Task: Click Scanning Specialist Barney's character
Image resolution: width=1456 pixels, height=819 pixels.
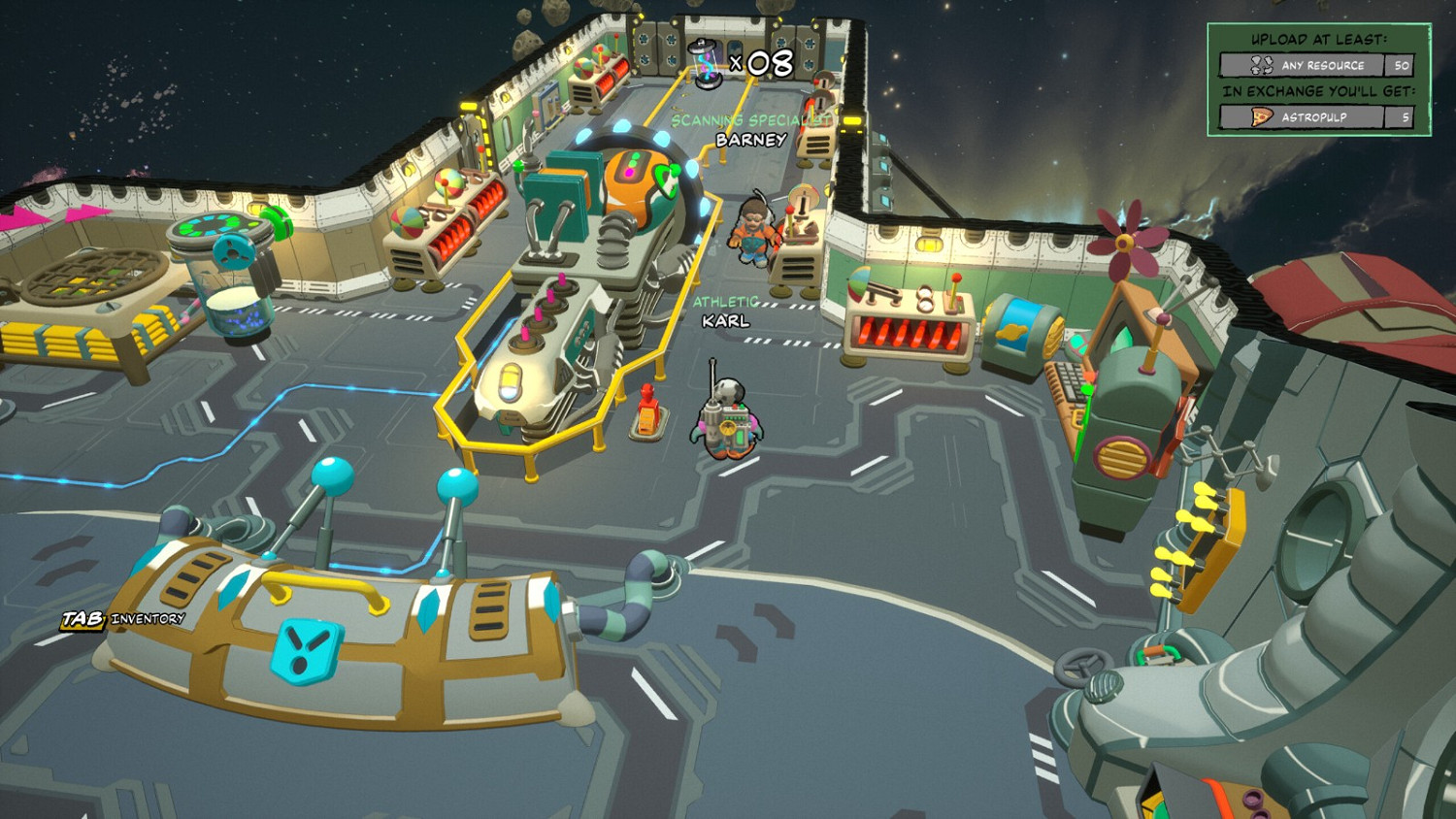Action: pyautogui.click(x=753, y=233)
